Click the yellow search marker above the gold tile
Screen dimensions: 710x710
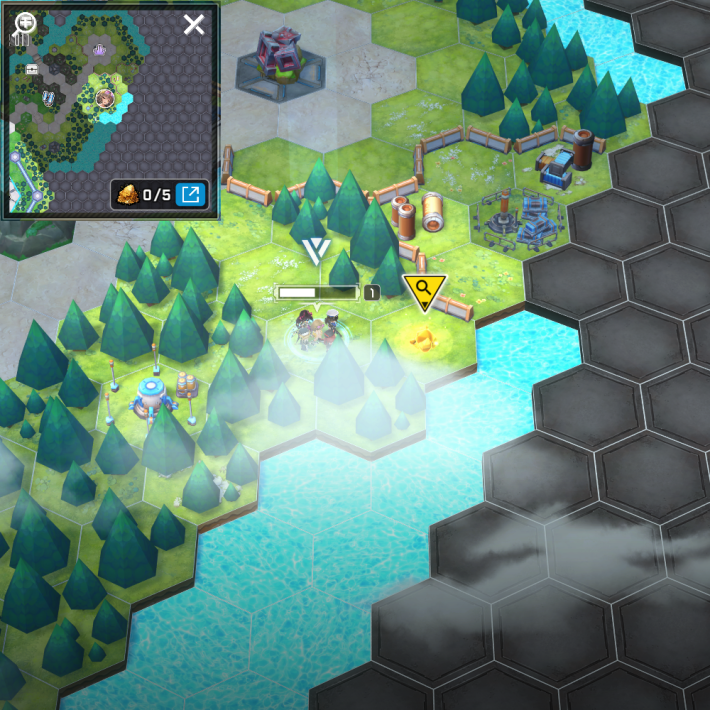[x=424, y=290]
